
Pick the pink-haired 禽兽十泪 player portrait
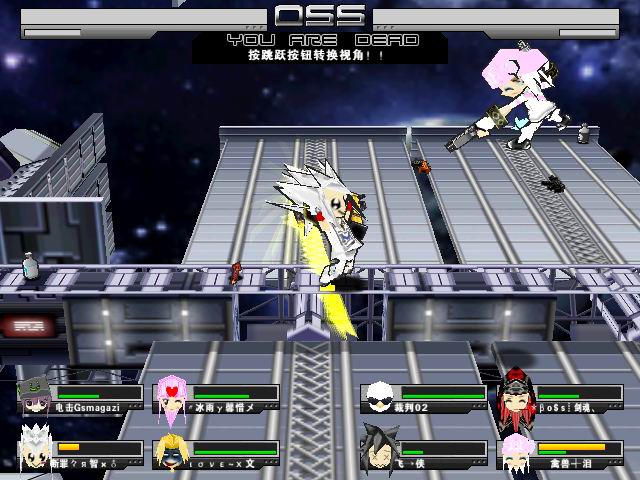516,452
